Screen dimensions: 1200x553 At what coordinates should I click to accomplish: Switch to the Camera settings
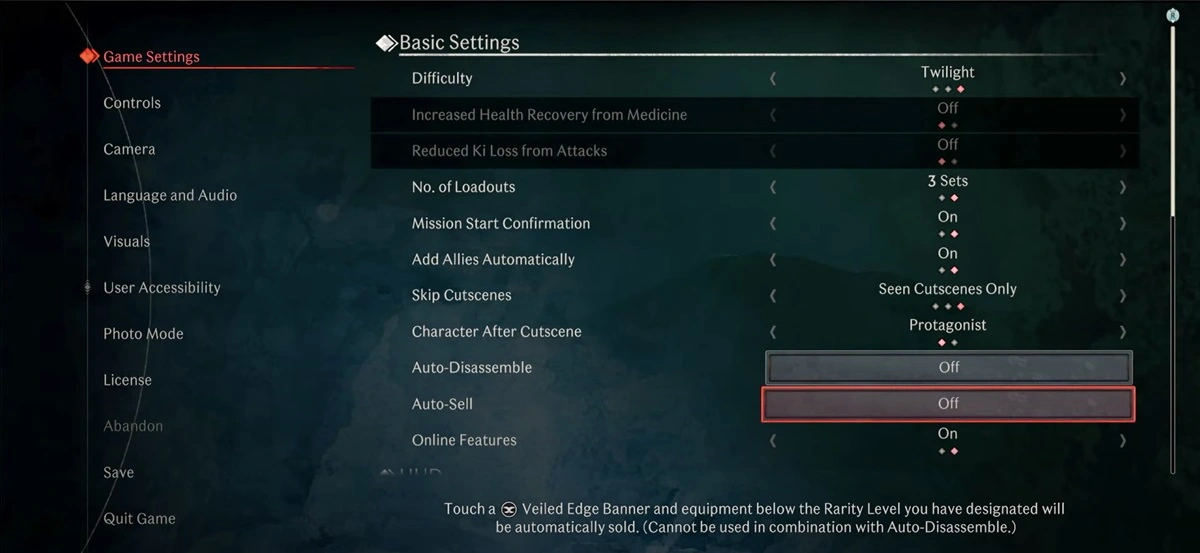(x=129, y=149)
